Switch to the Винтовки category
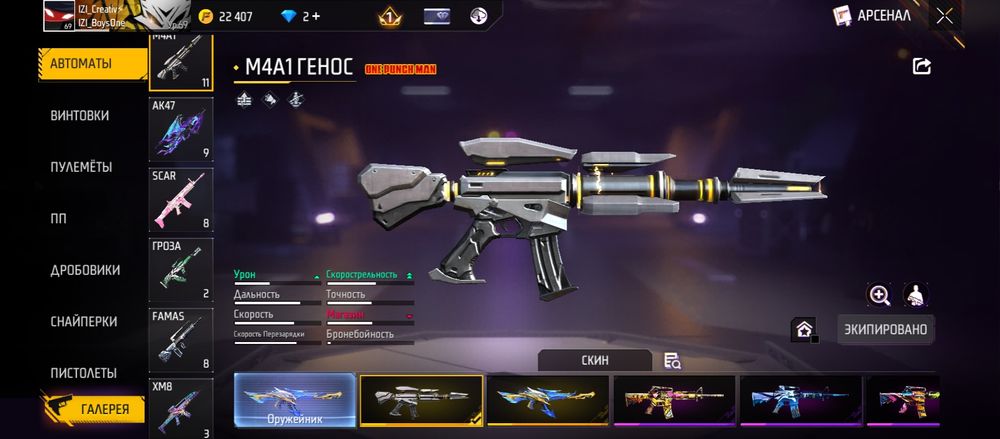Screen dimensions: 1000x439 click(80, 116)
